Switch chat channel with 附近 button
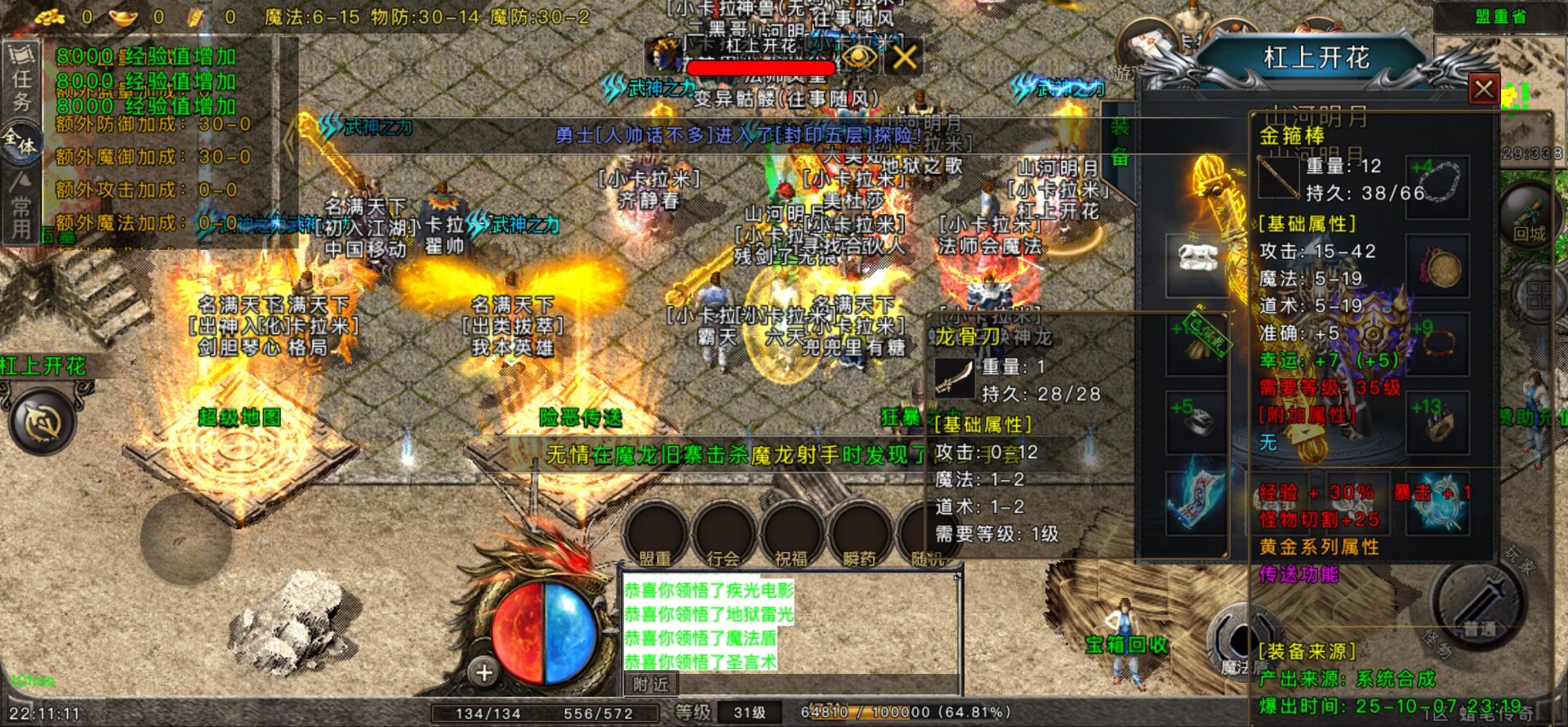The image size is (1568, 727). point(651,685)
